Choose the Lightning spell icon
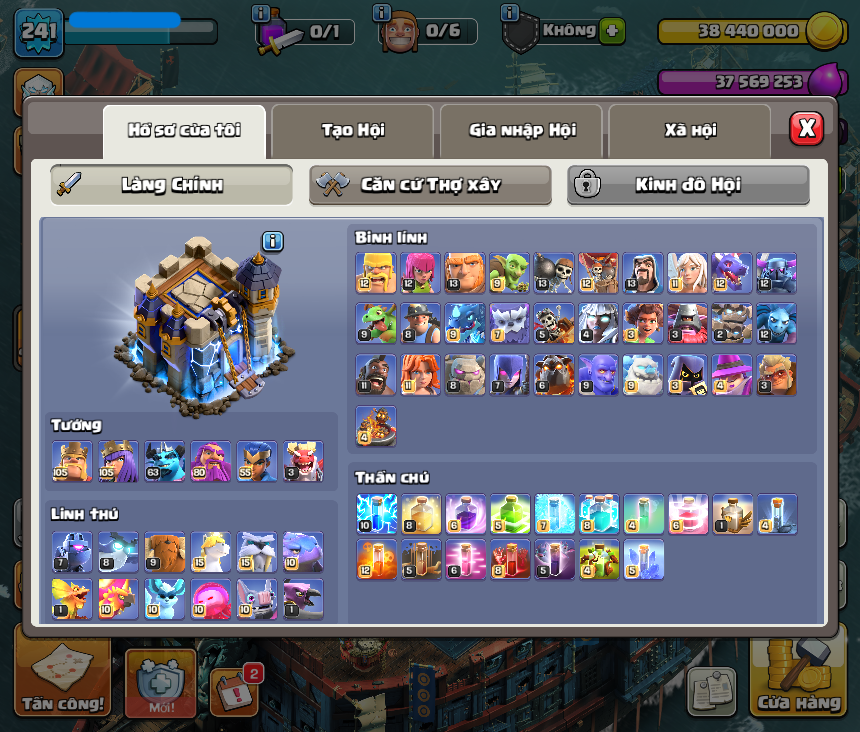Image resolution: width=860 pixels, height=732 pixels. (376, 513)
